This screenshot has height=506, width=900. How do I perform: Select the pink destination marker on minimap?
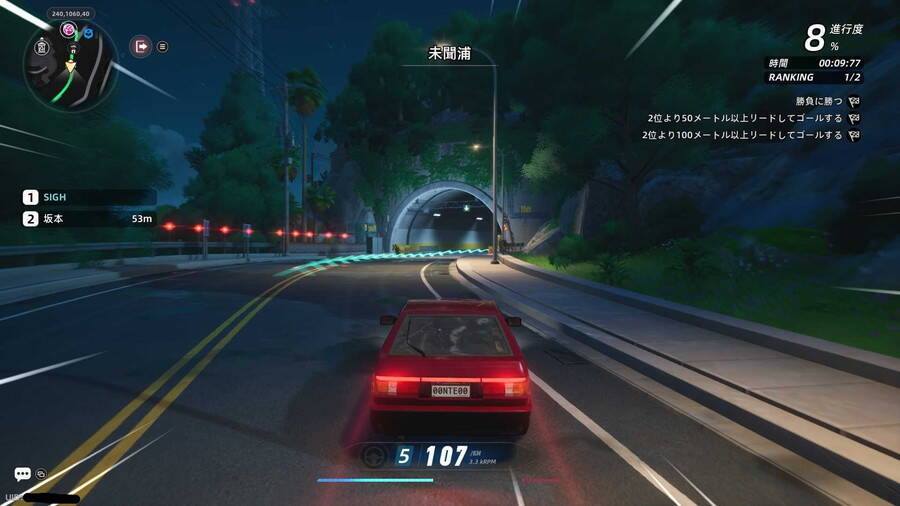click(69, 30)
